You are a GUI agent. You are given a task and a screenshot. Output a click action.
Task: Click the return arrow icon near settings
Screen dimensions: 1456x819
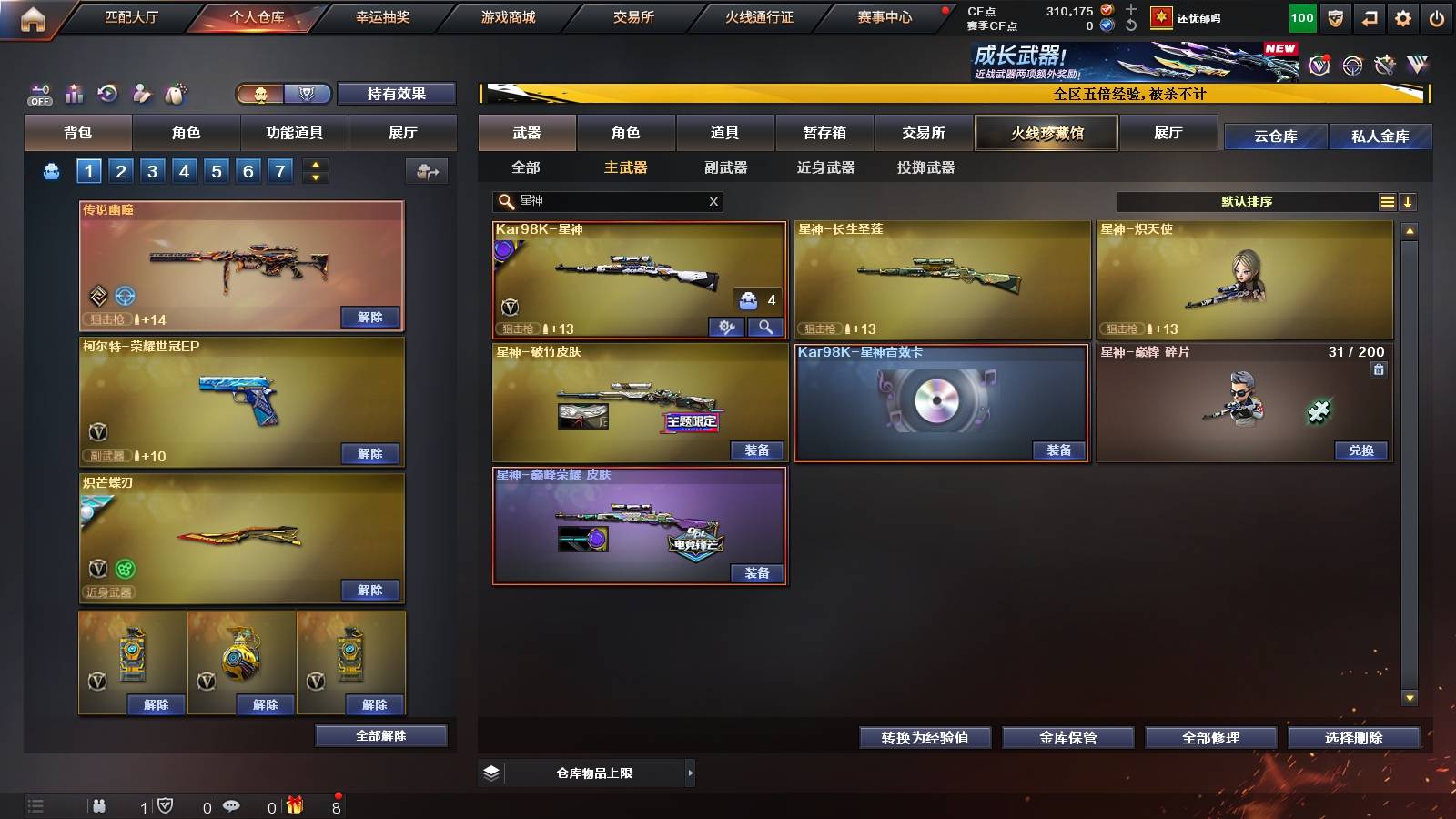(x=1369, y=17)
